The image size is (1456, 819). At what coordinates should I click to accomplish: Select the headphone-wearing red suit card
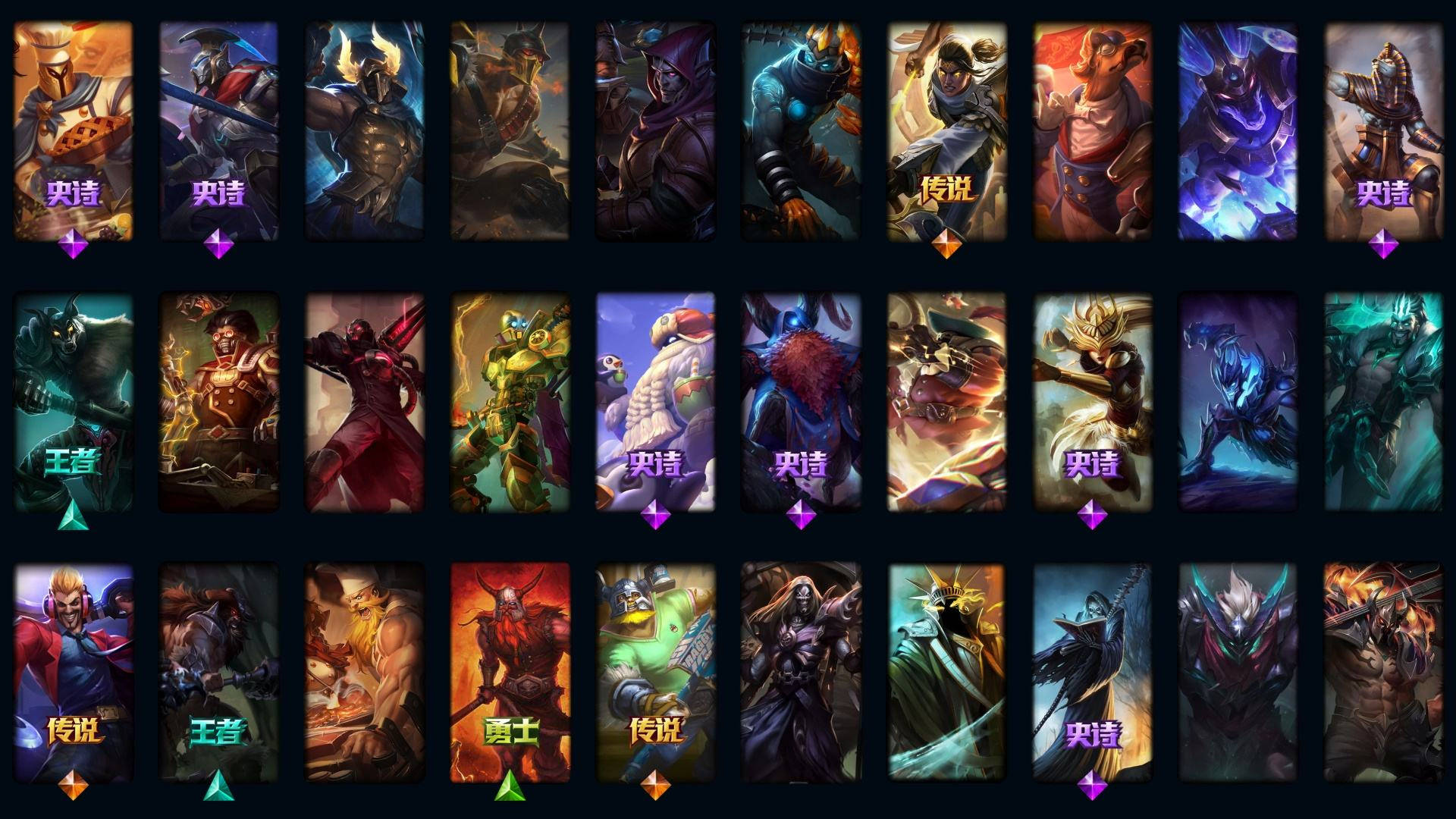pyautogui.click(x=74, y=672)
